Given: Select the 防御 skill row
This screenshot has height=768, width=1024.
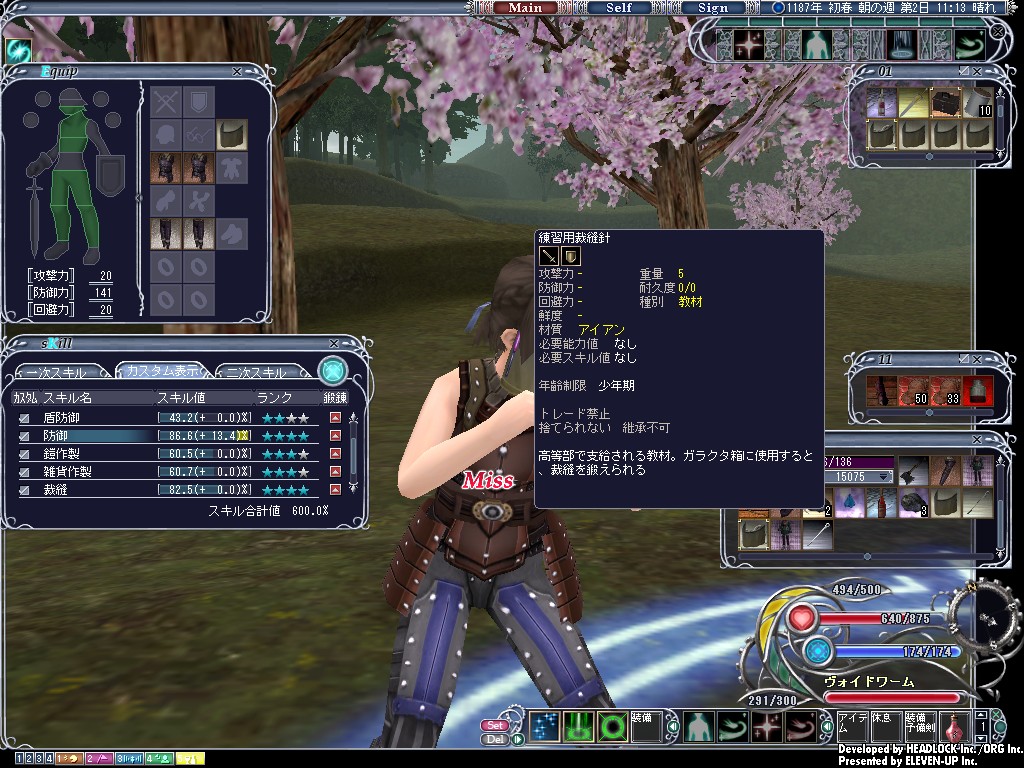Looking at the screenshot, I should click(x=100, y=436).
